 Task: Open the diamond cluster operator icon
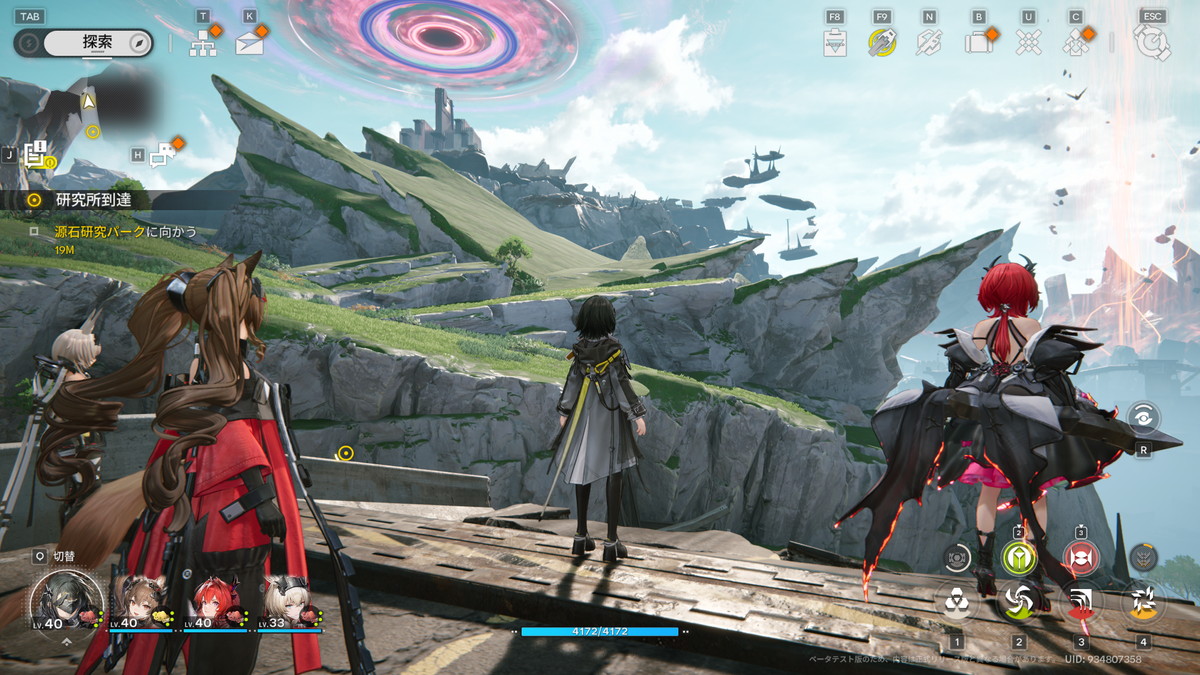click(x=1075, y=42)
